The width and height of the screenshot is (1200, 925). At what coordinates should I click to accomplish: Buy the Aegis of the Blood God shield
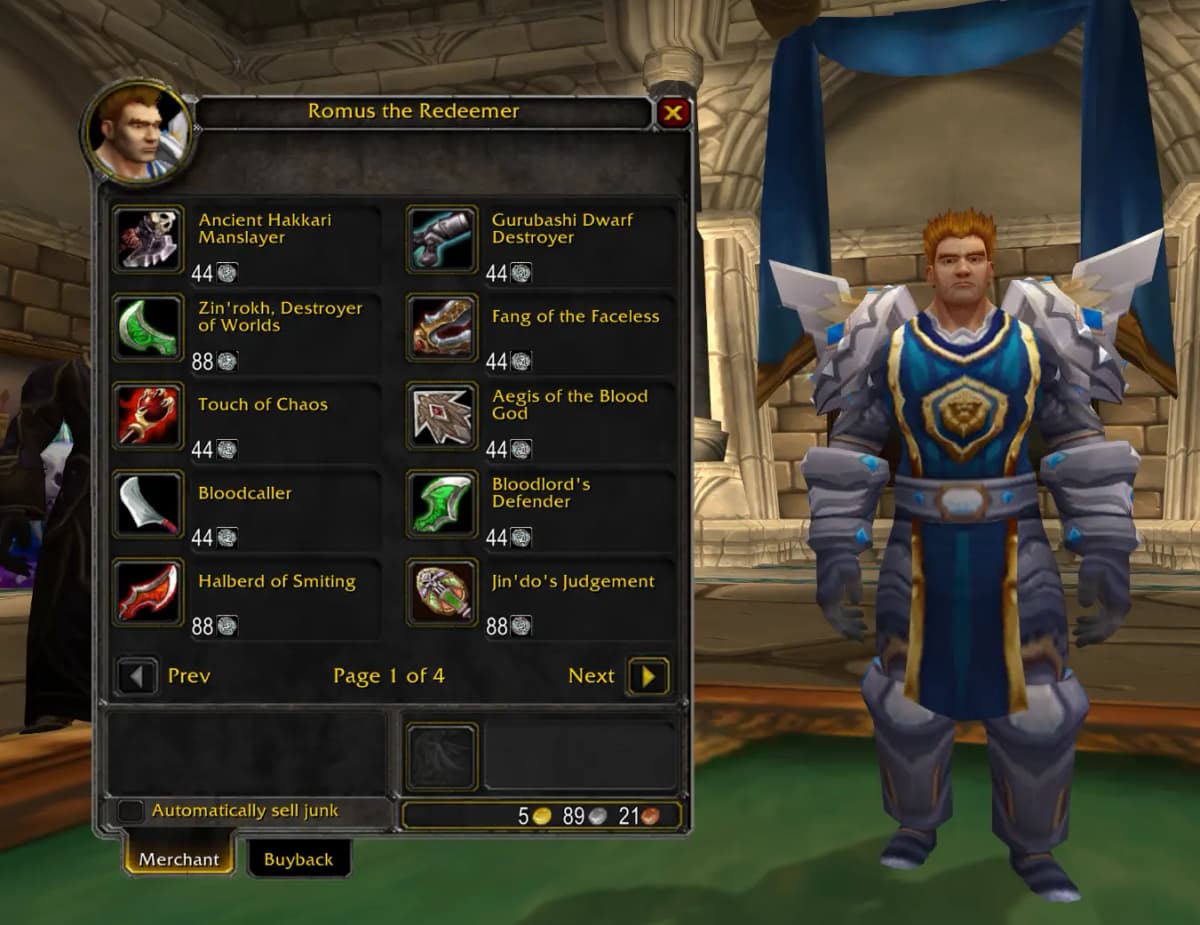point(442,415)
